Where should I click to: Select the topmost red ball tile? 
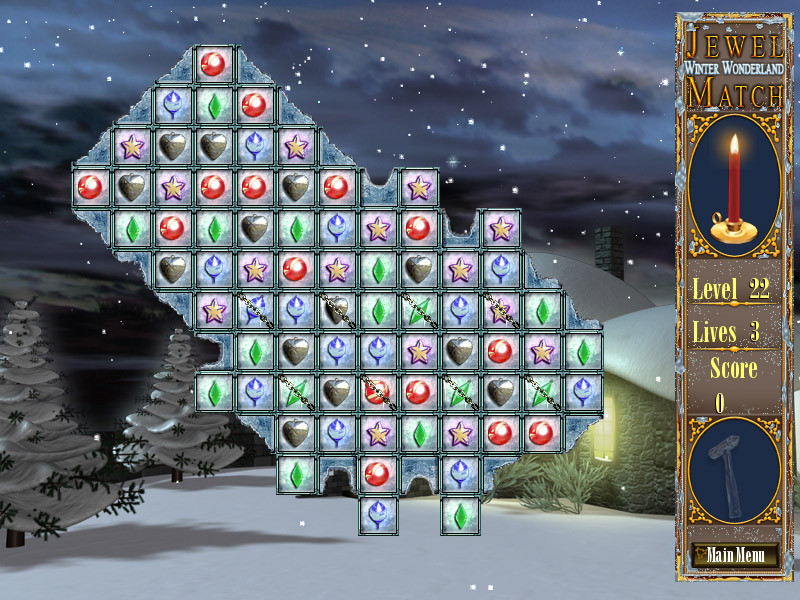click(212, 64)
